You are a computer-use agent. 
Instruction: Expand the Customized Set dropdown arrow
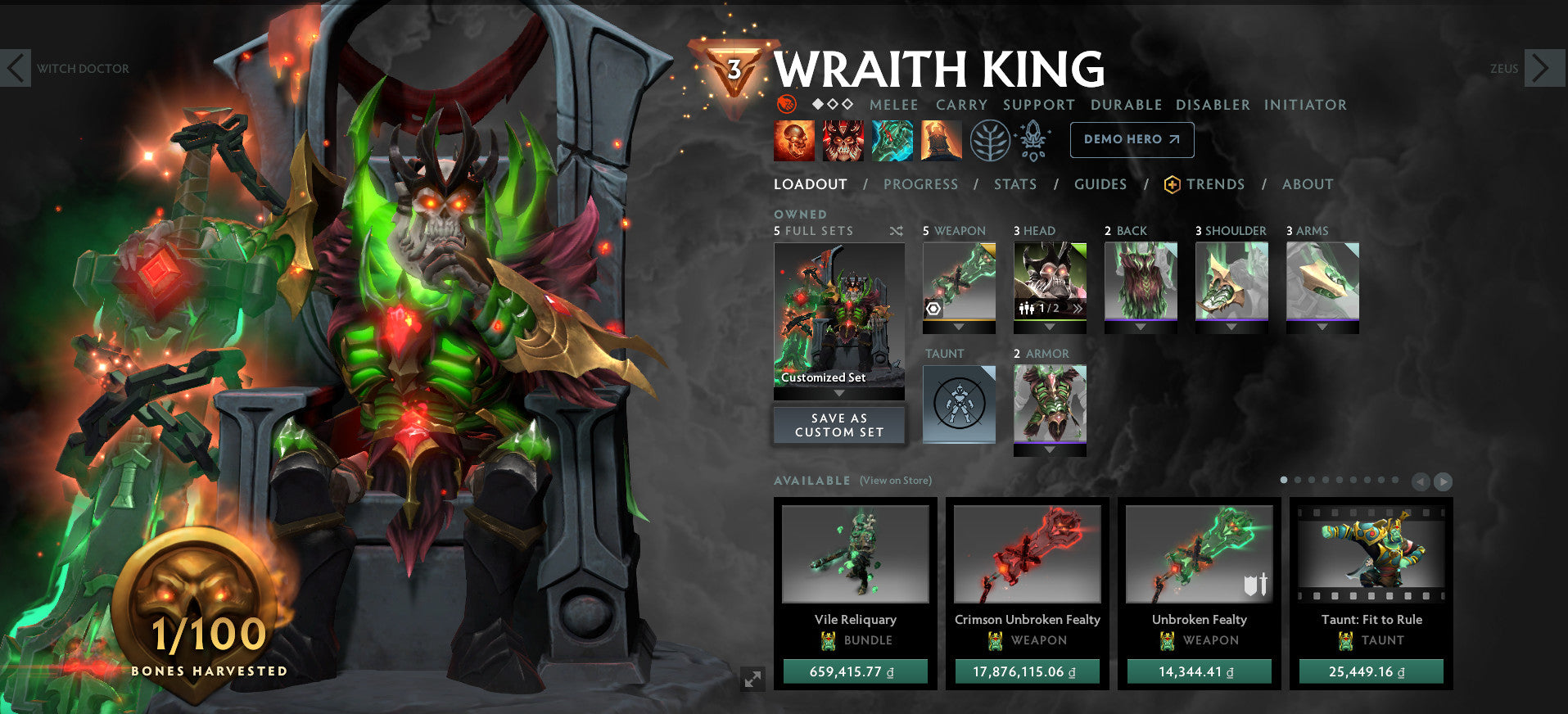(x=838, y=392)
